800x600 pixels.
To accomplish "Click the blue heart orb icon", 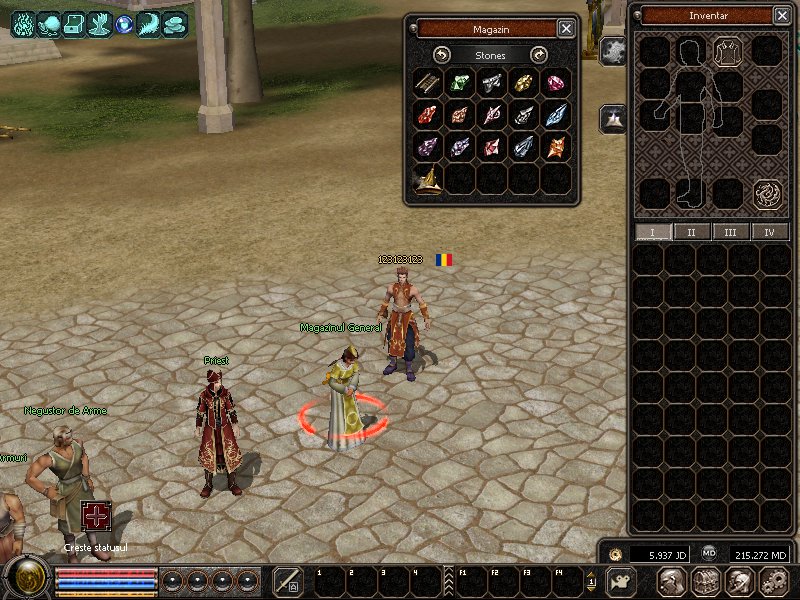I will point(124,23).
